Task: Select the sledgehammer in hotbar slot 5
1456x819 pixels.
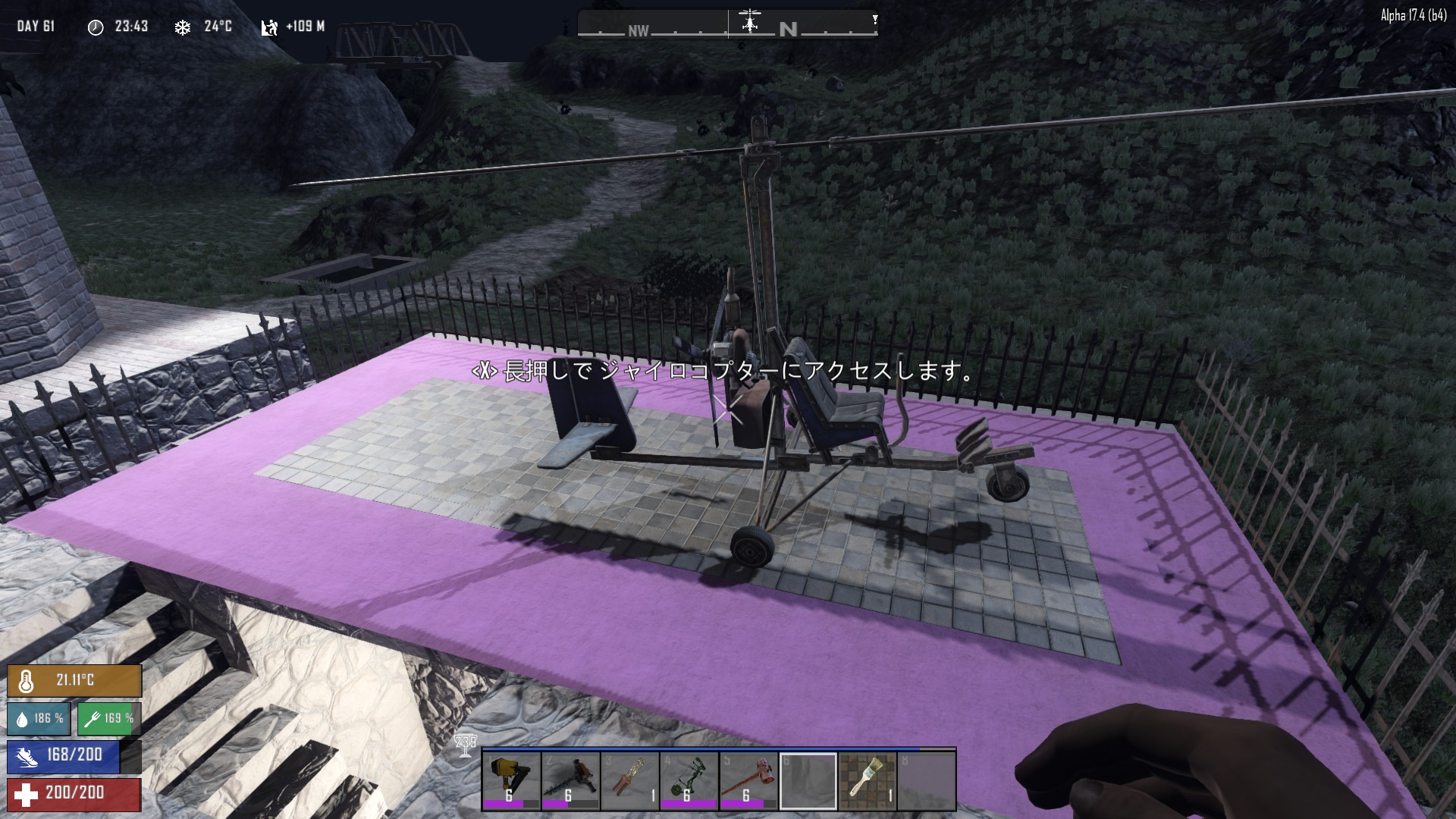Action: 748,780
